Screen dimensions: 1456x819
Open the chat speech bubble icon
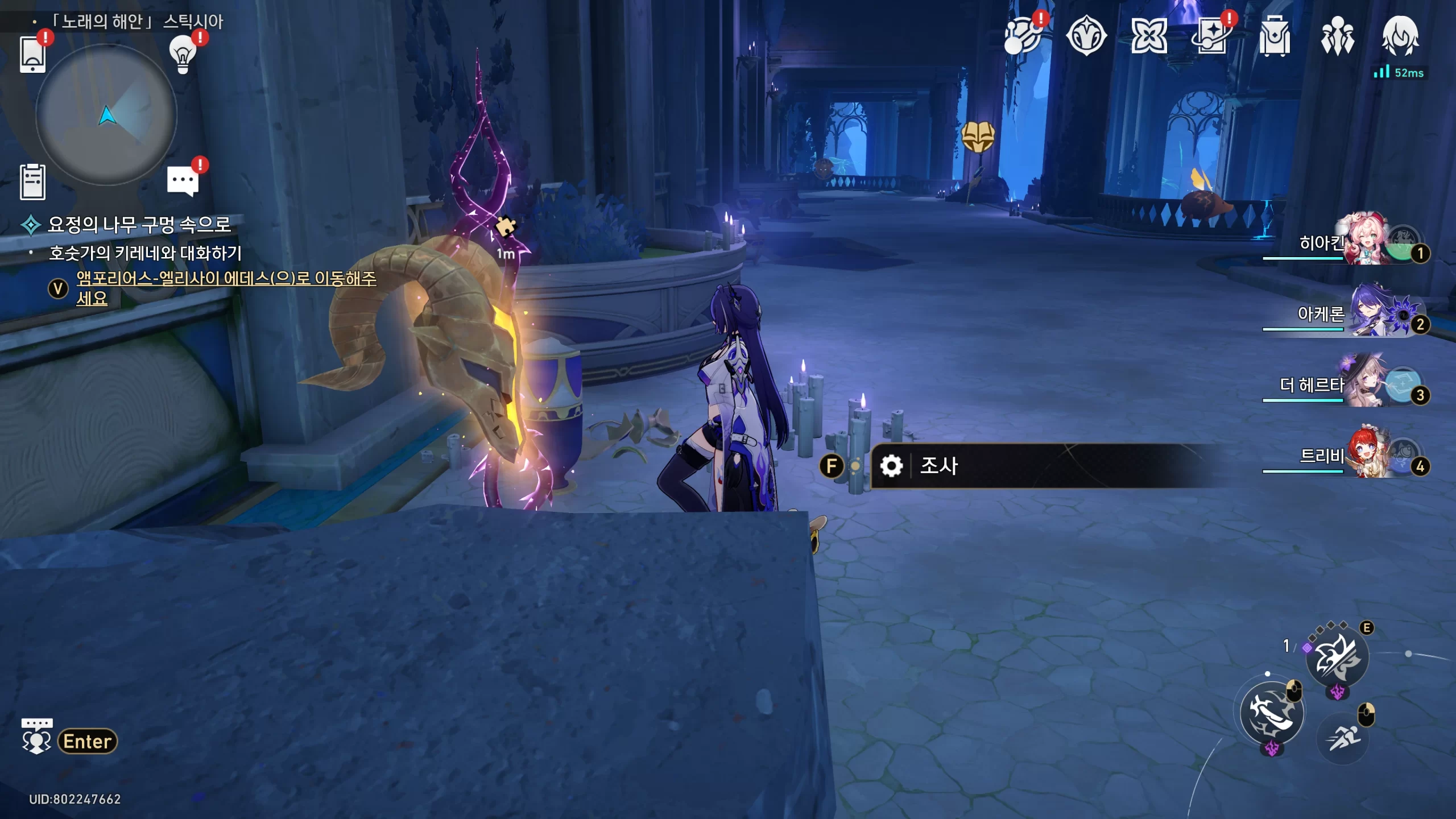point(183,181)
